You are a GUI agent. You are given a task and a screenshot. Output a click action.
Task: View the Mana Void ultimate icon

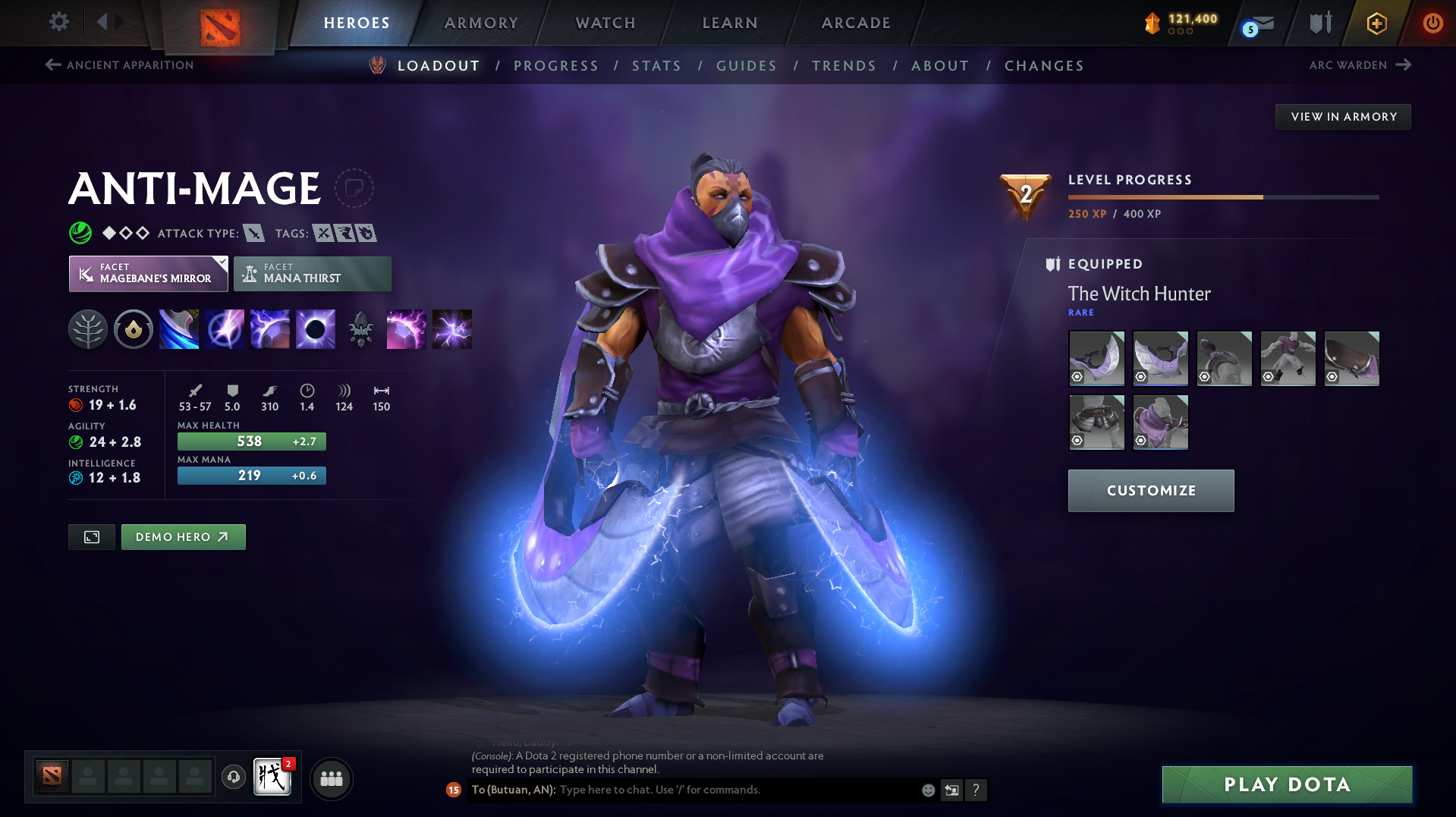[x=315, y=328]
